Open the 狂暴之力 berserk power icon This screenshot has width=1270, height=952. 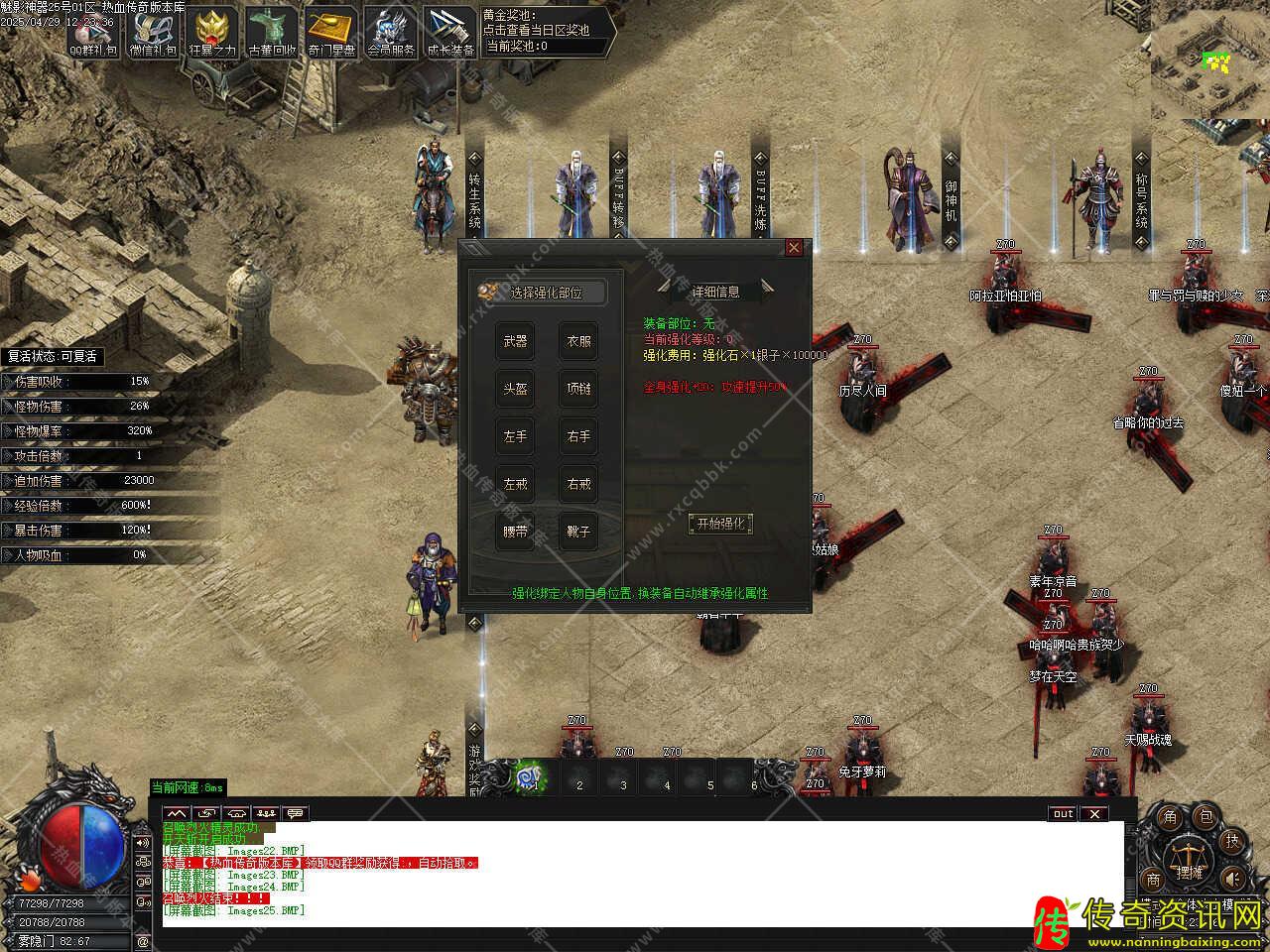(x=212, y=32)
